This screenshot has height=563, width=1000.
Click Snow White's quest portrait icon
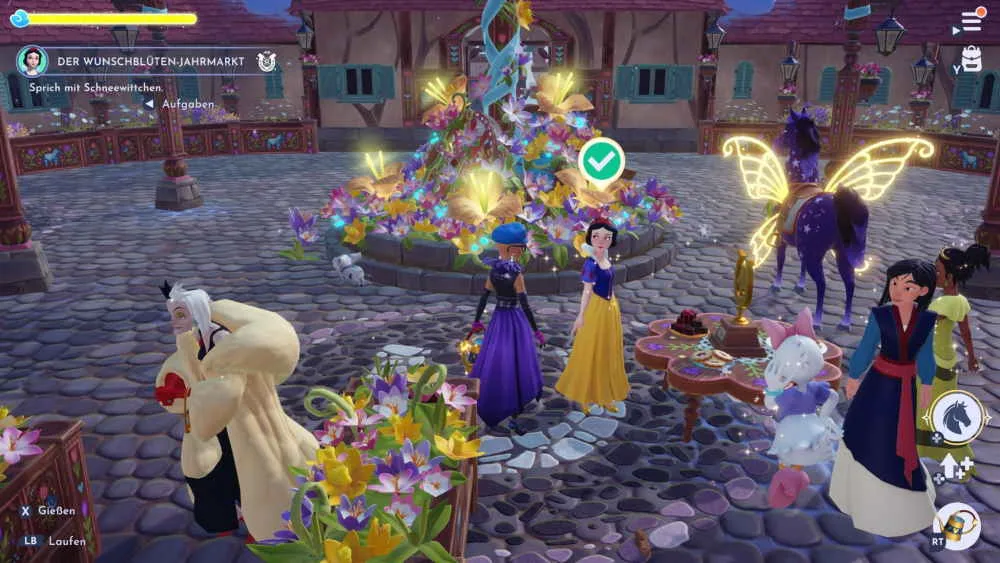pyautogui.click(x=32, y=61)
